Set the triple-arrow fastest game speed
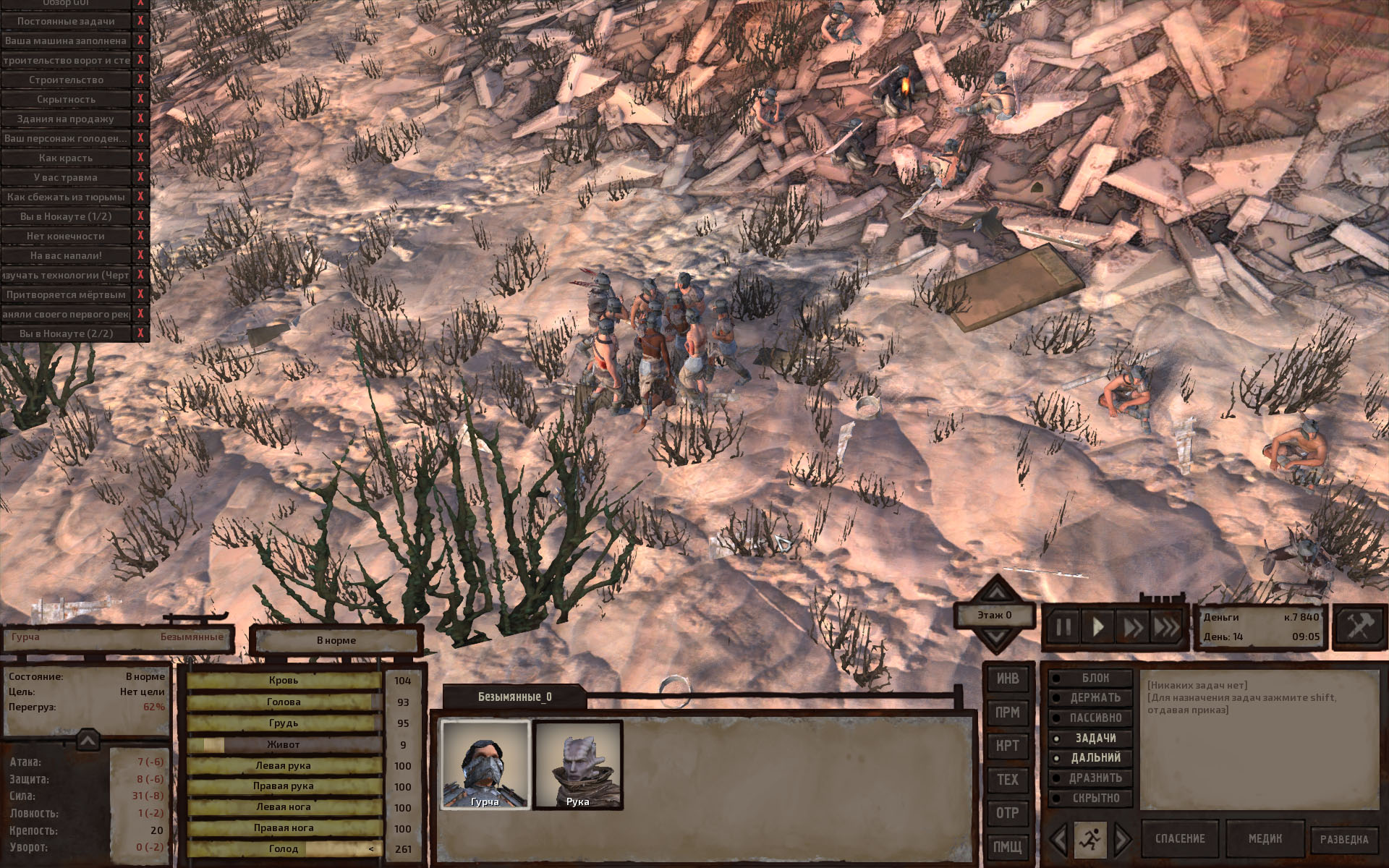Viewport: 1389px width, 868px height. (1165, 627)
